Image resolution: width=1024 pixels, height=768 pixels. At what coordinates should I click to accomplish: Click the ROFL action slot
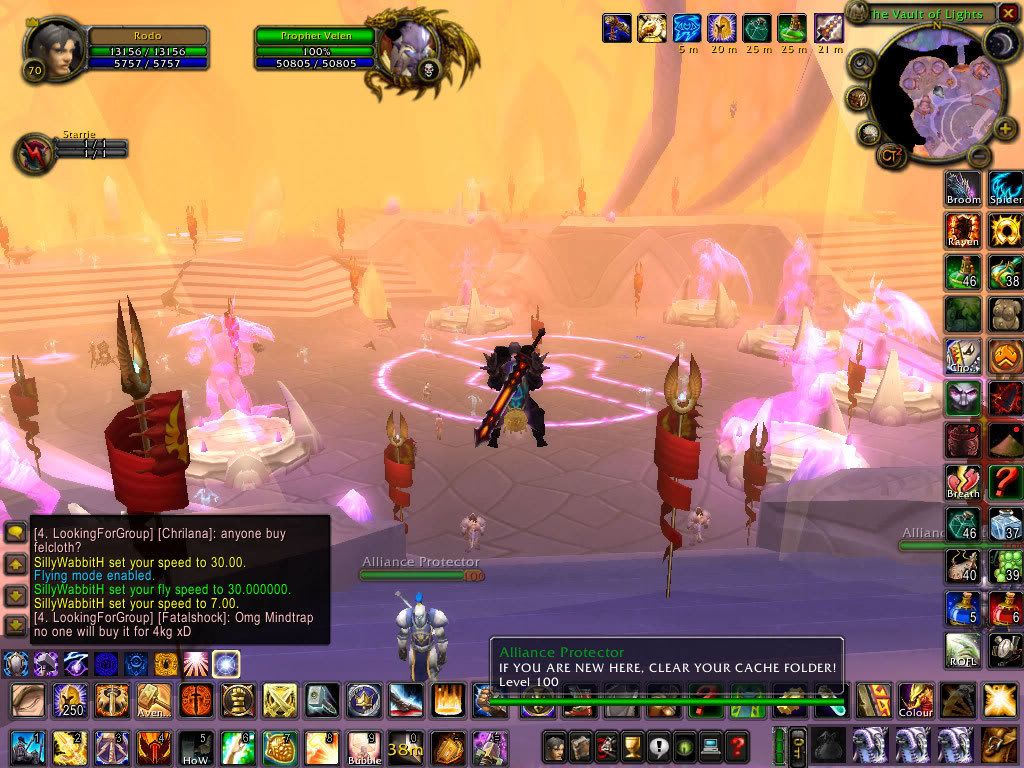964,650
